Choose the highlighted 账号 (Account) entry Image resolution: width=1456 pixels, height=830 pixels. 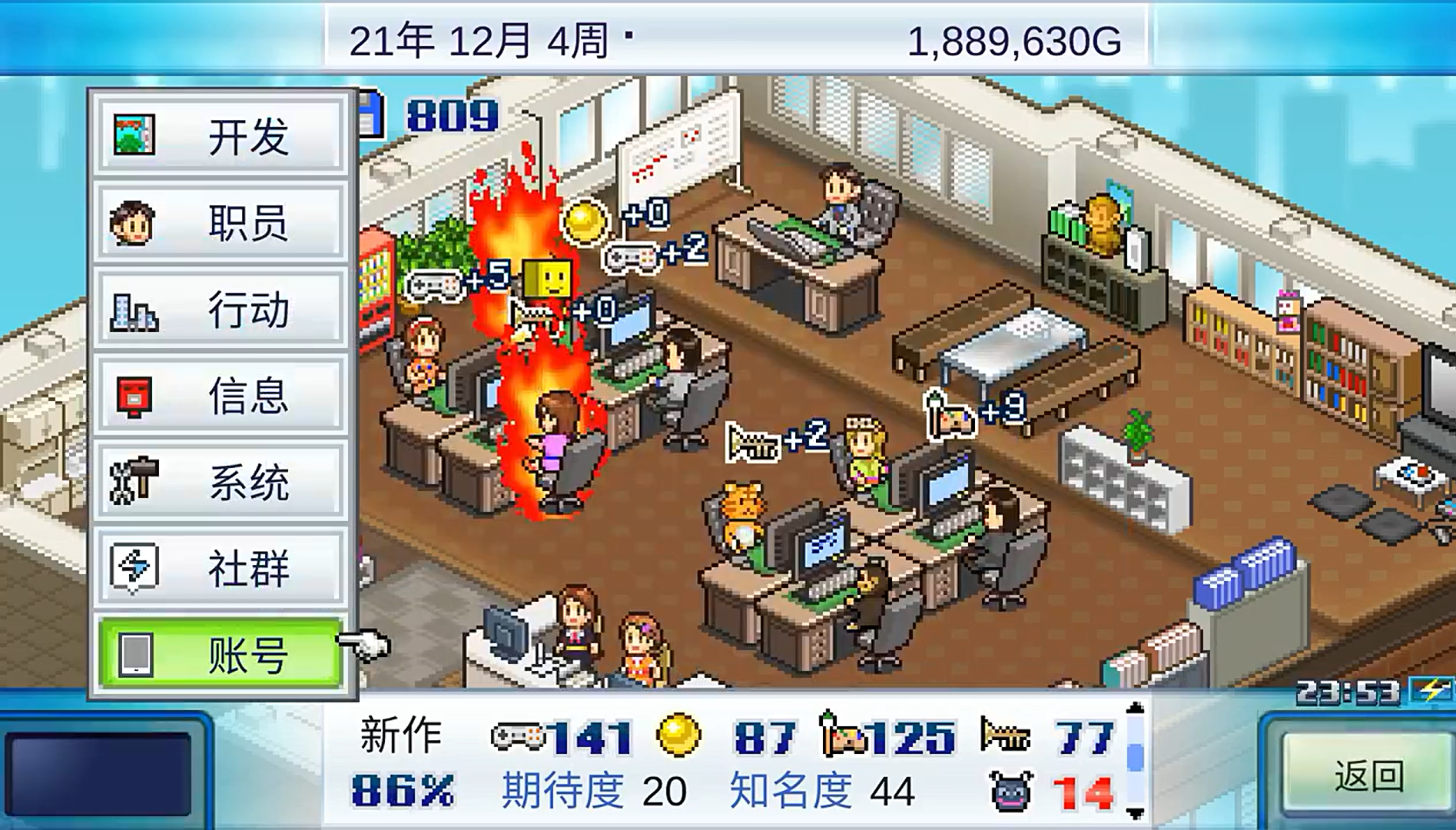pyautogui.click(x=220, y=655)
